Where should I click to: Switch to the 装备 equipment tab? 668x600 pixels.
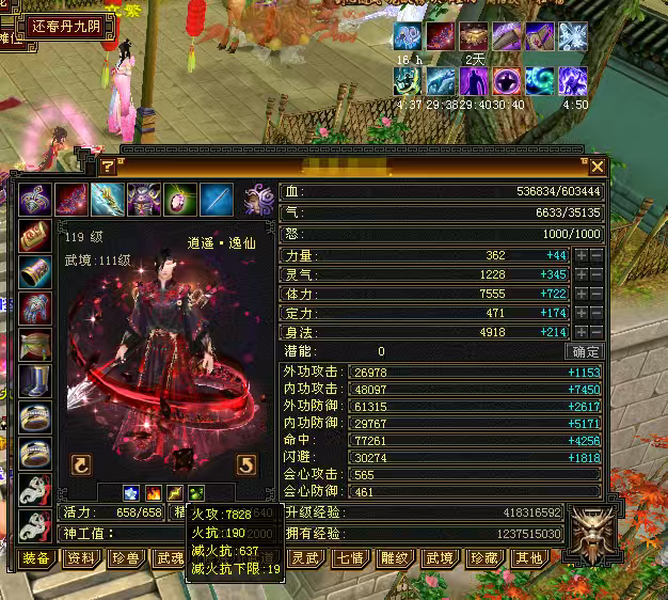tap(36, 559)
